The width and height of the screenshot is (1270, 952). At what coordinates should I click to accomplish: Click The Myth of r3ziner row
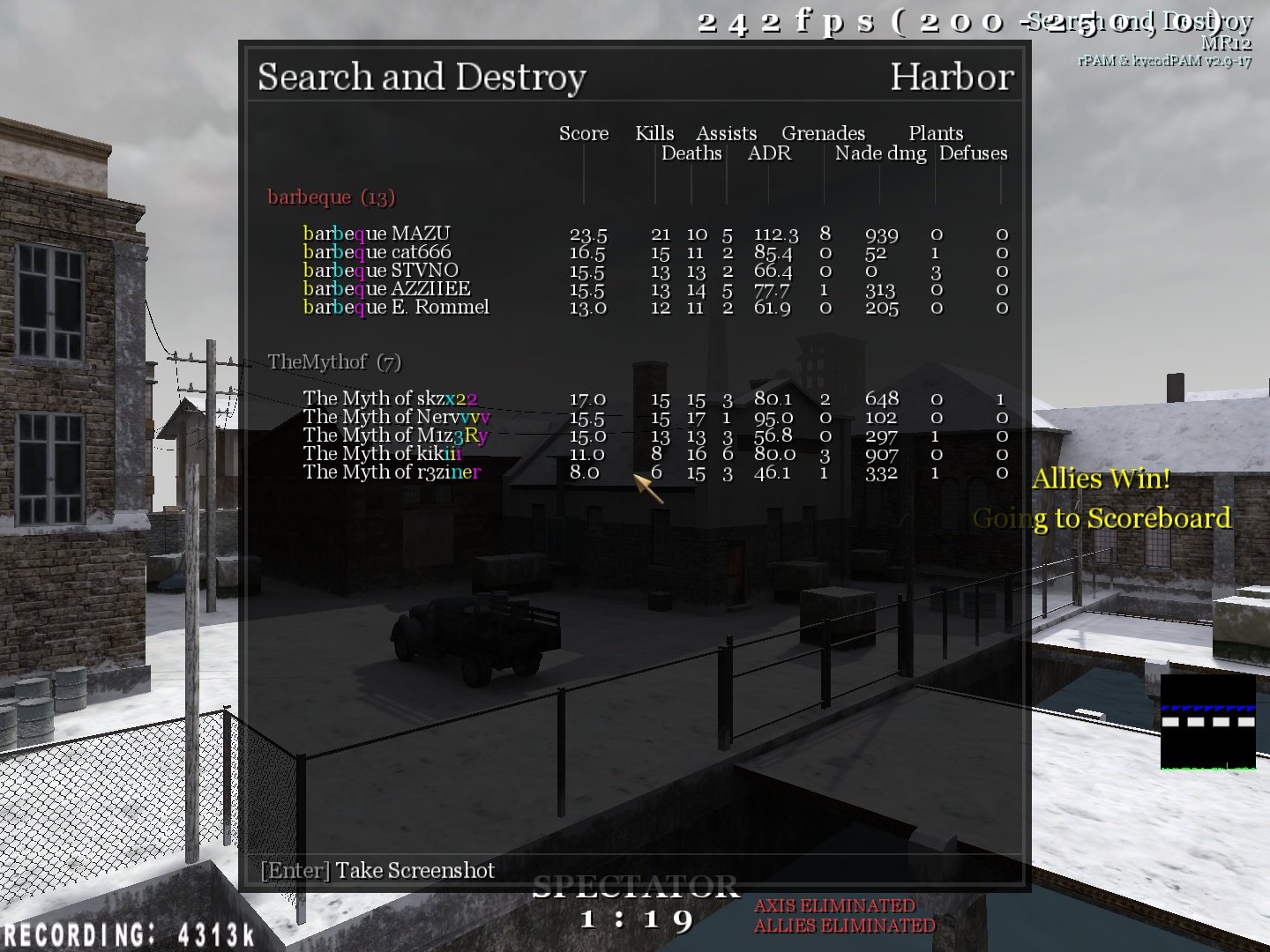click(x=392, y=472)
